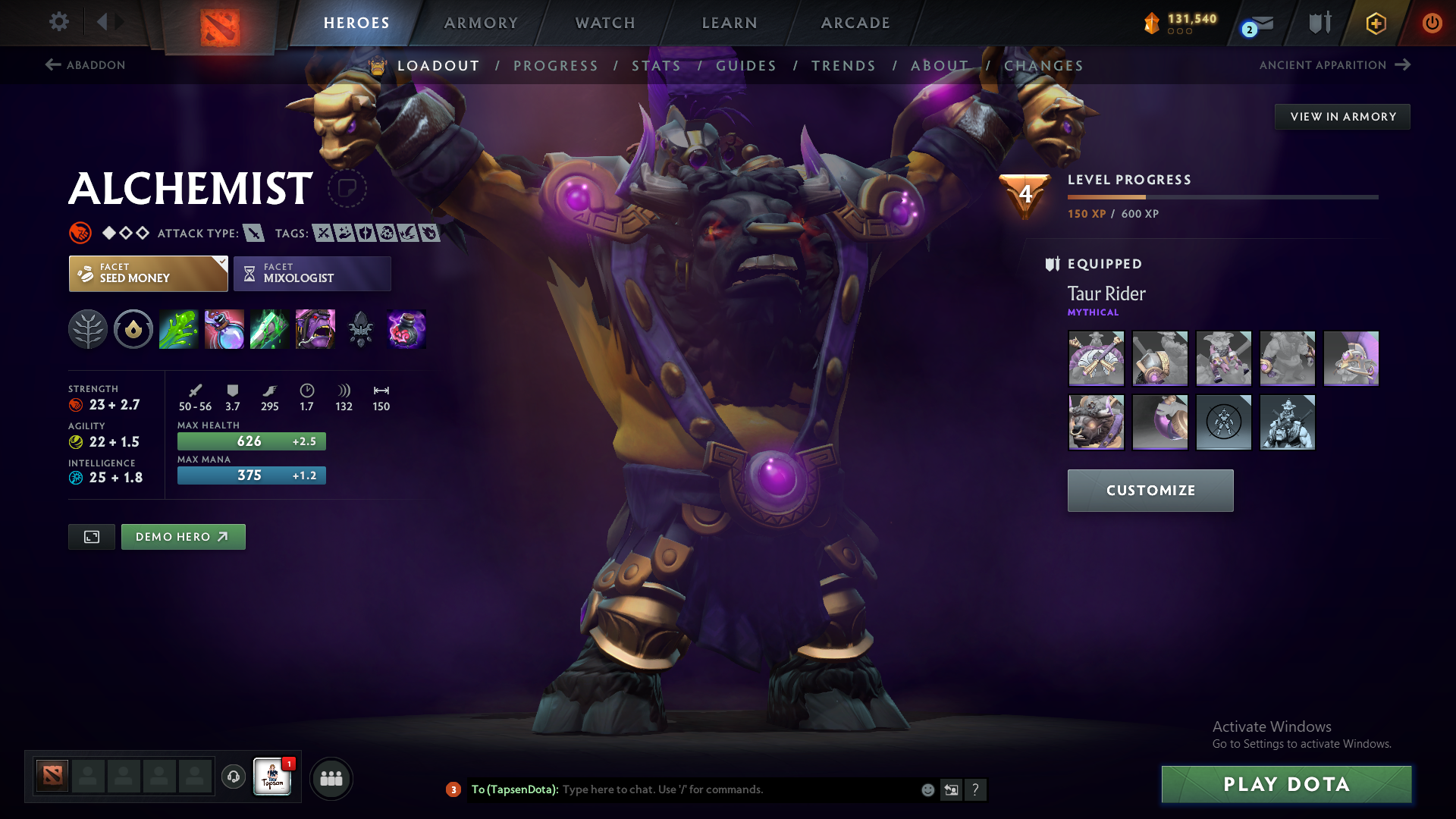View the Chemical Rage ability icon
The width and height of the screenshot is (1456, 819).
click(x=315, y=329)
